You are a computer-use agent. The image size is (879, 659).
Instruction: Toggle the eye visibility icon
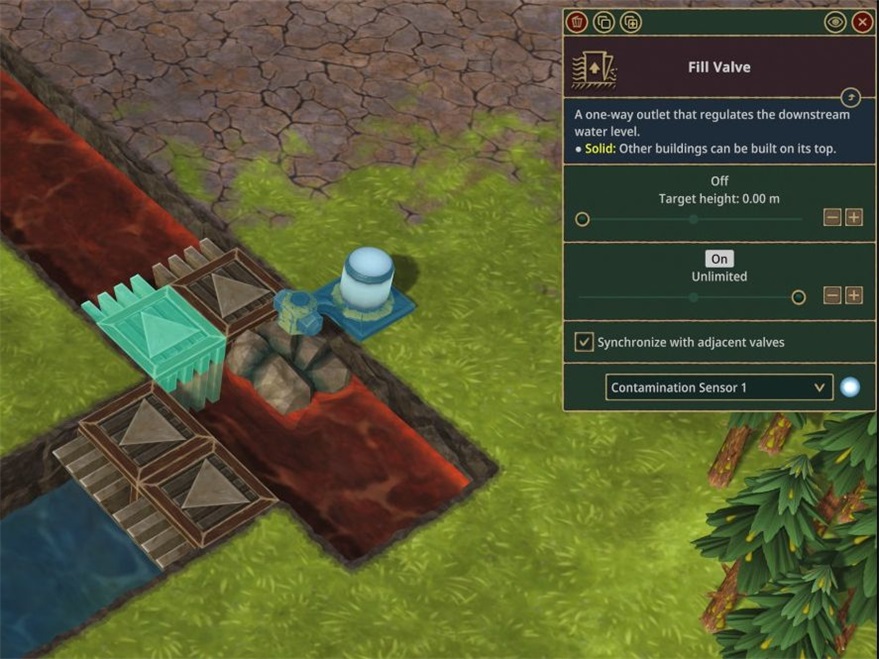(835, 22)
